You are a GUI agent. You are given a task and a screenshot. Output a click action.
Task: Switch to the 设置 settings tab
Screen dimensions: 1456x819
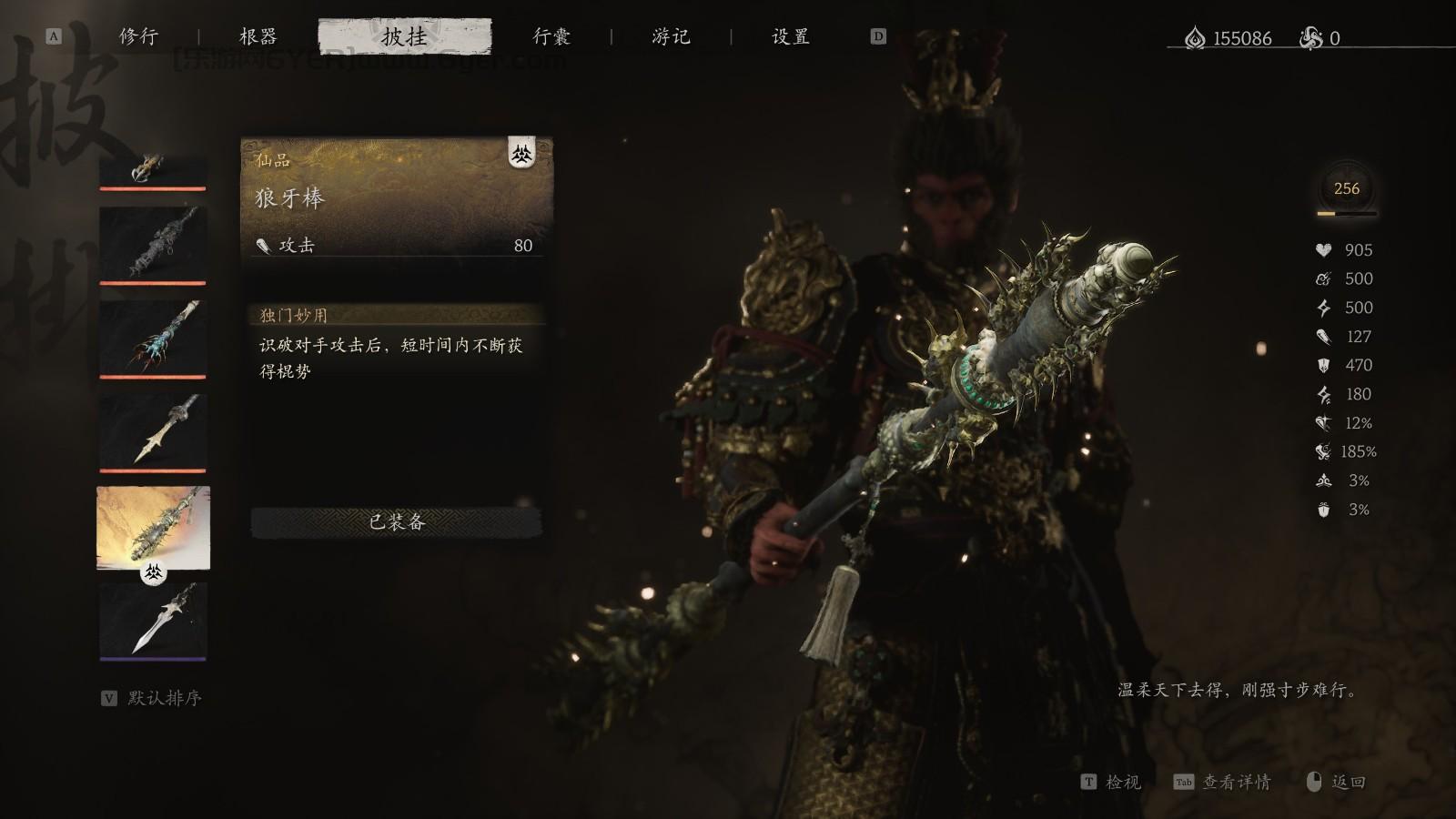coord(788,37)
